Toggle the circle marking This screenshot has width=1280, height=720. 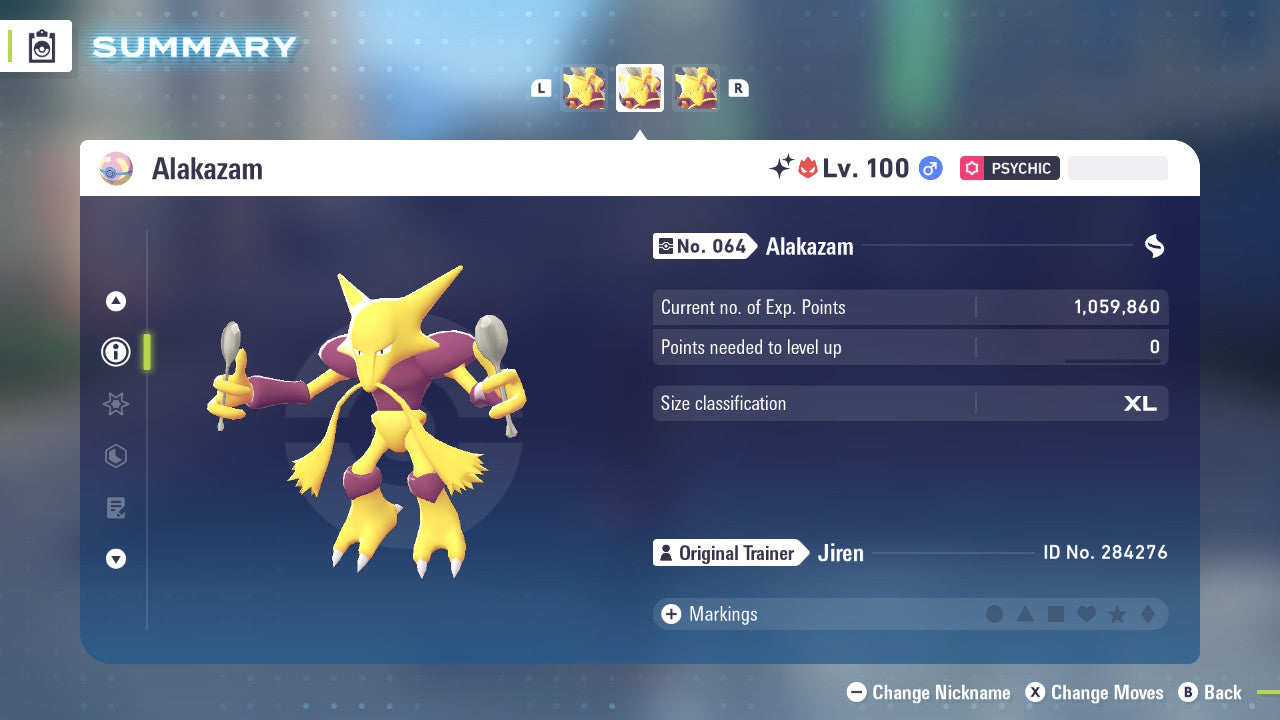995,614
